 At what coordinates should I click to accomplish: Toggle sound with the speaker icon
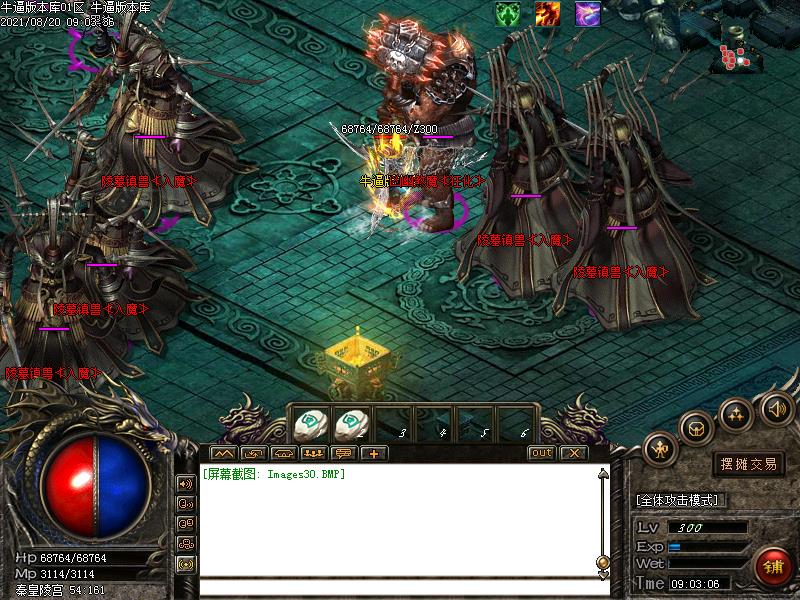[x=777, y=408]
